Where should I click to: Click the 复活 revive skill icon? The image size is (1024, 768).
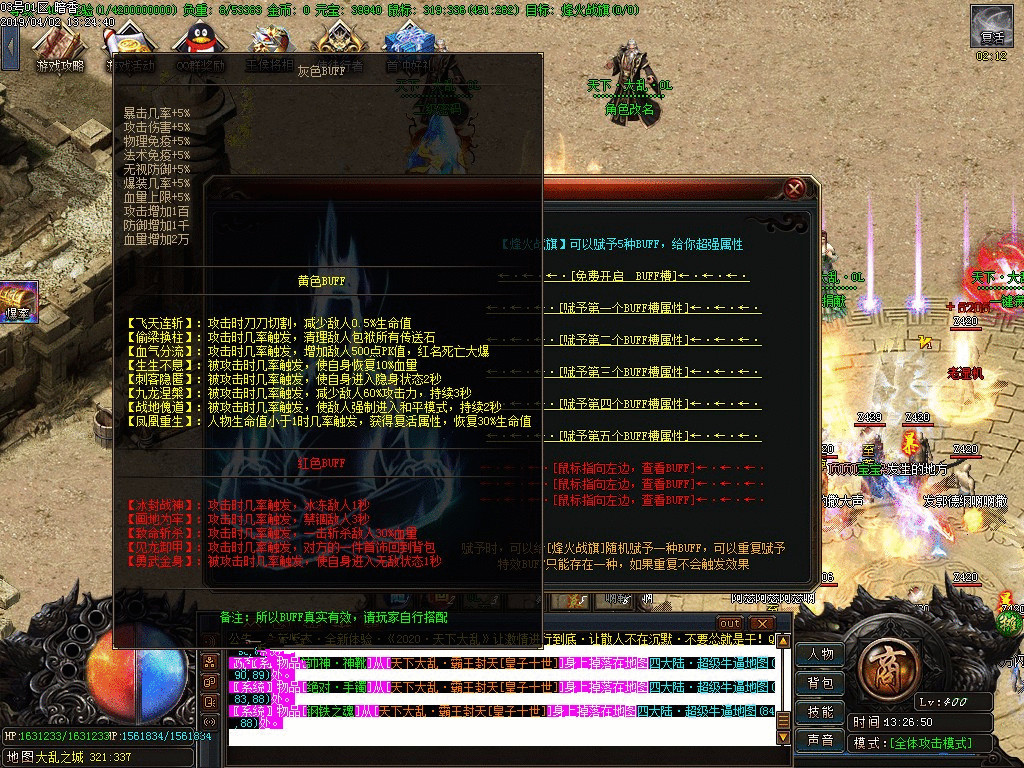[991, 26]
